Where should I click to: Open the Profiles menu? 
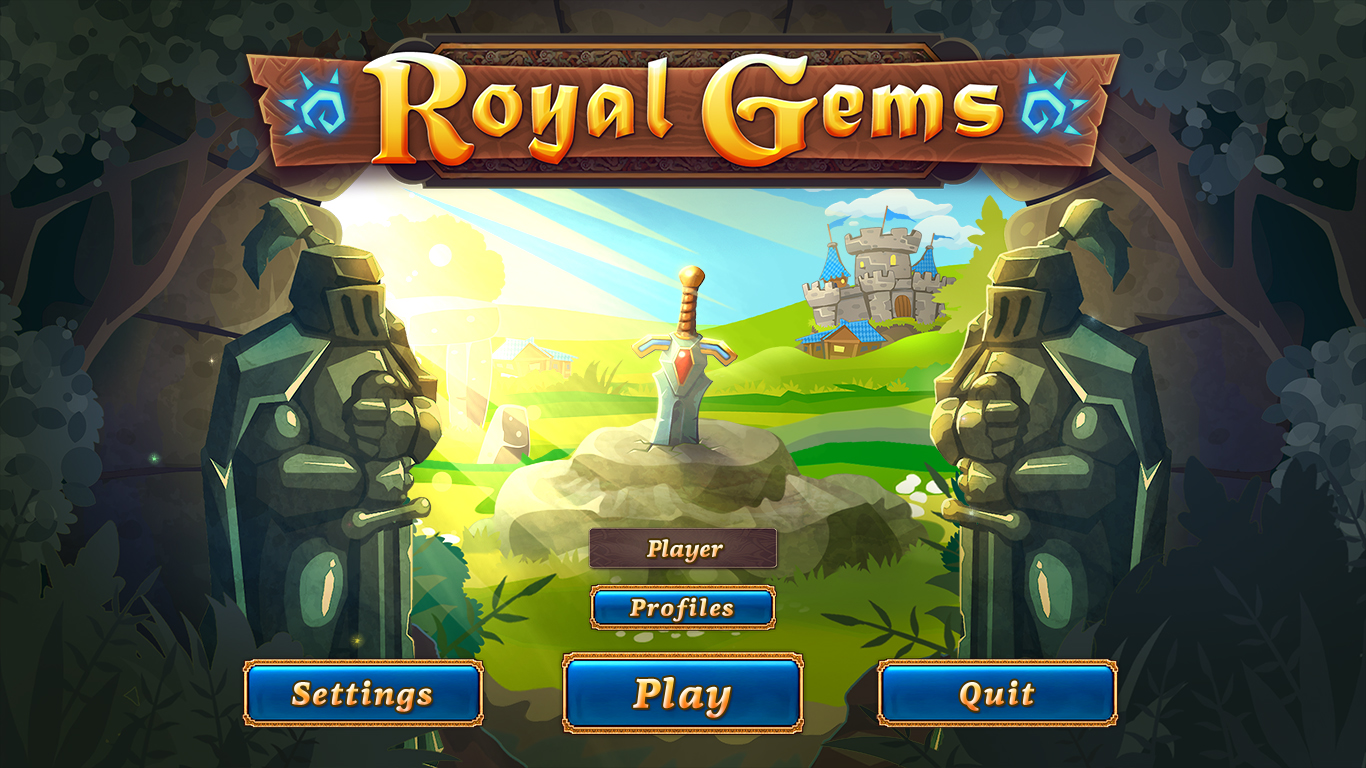coord(683,606)
